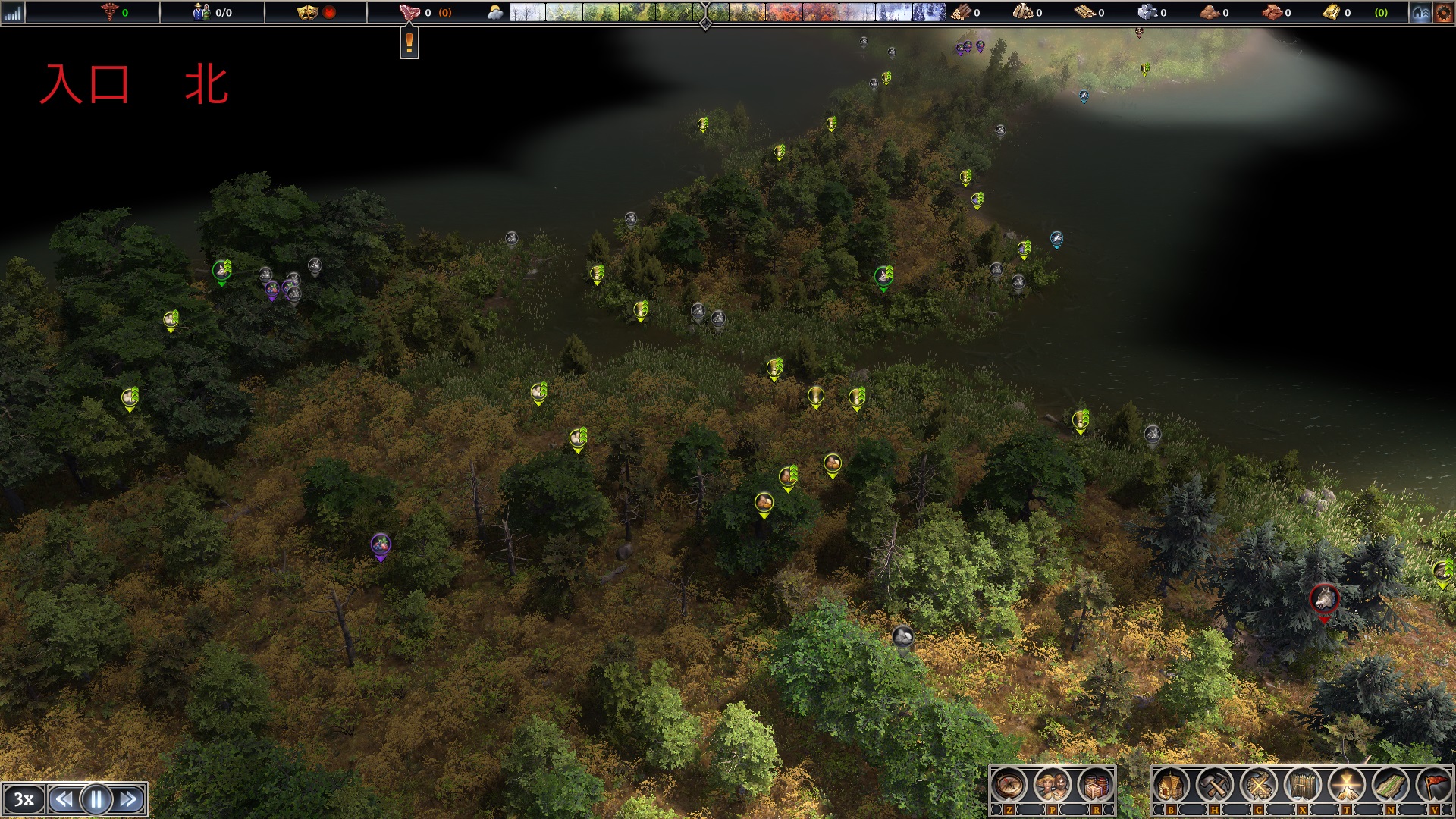This screenshot has width=1456, height=819.
Task: Pause the game with the pause button
Action: click(96, 799)
